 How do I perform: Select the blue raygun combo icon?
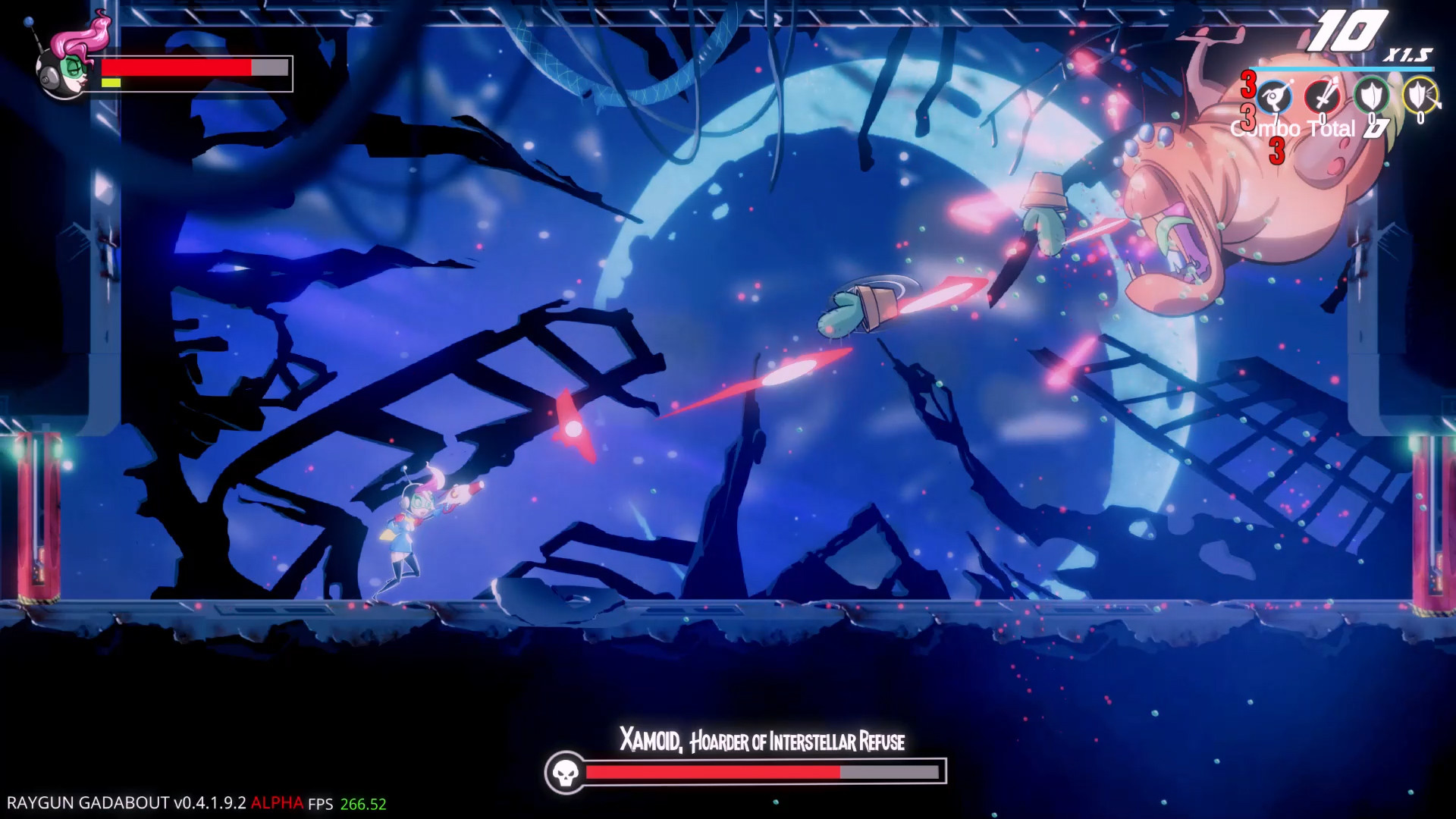1273,95
